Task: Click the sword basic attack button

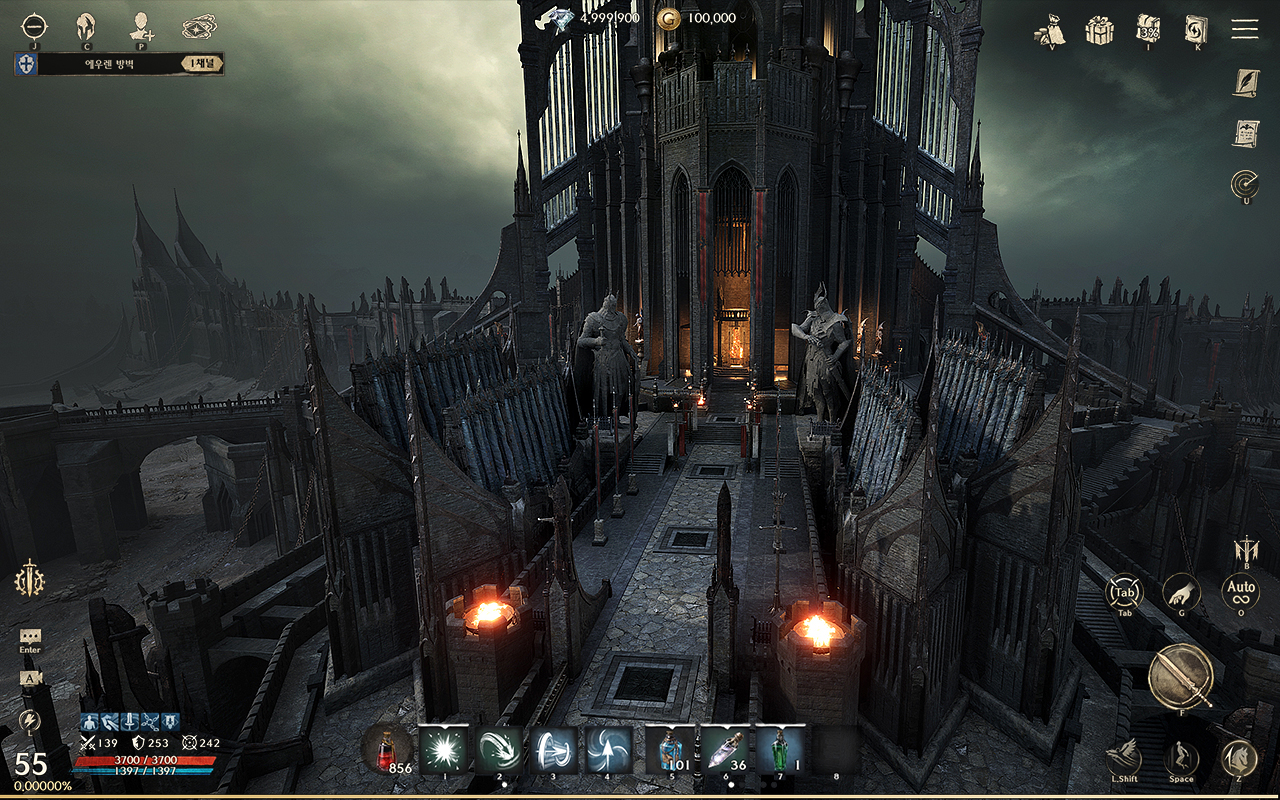Action: pos(1180,676)
